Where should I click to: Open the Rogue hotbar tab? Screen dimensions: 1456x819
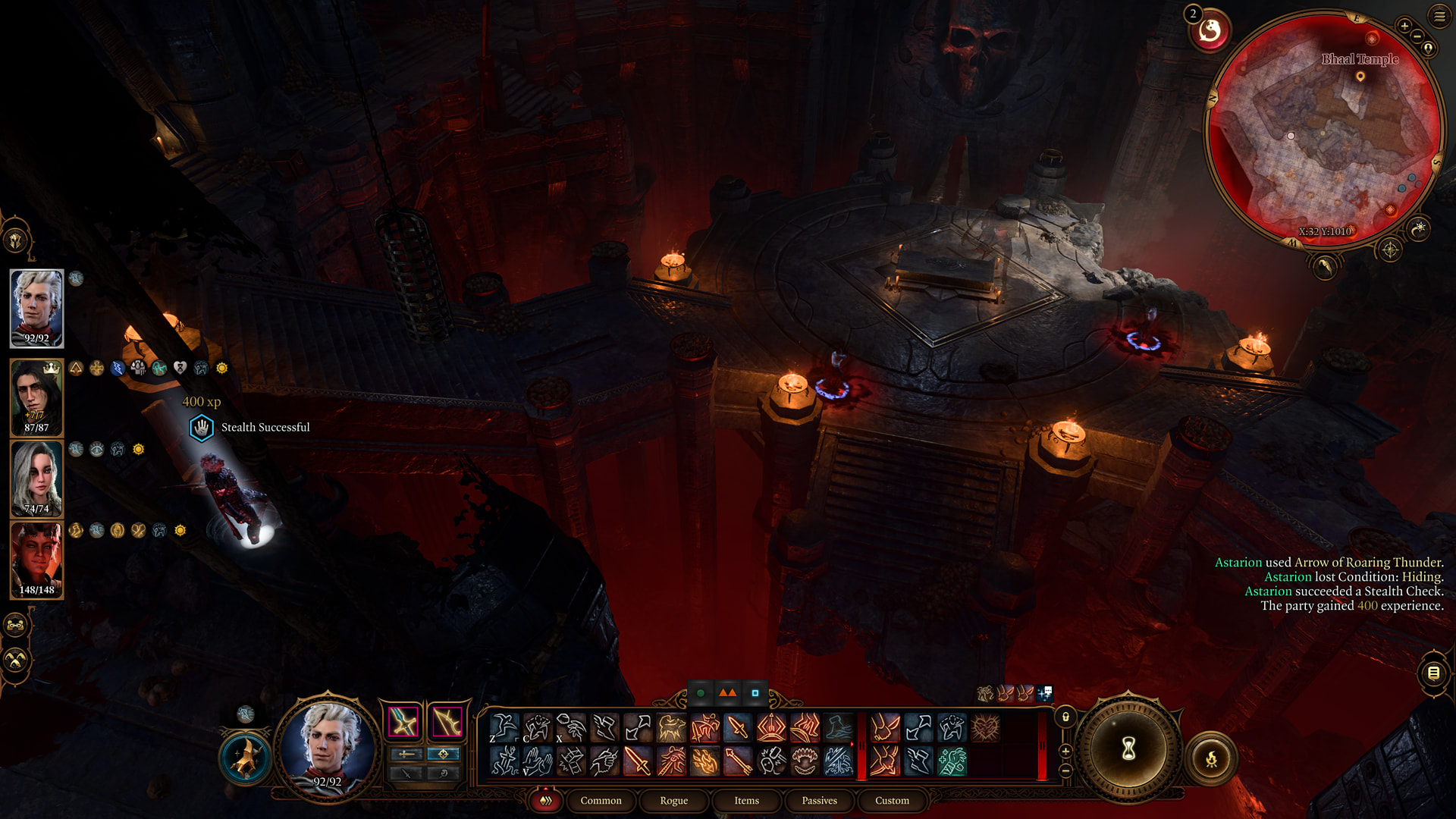(x=673, y=801)
